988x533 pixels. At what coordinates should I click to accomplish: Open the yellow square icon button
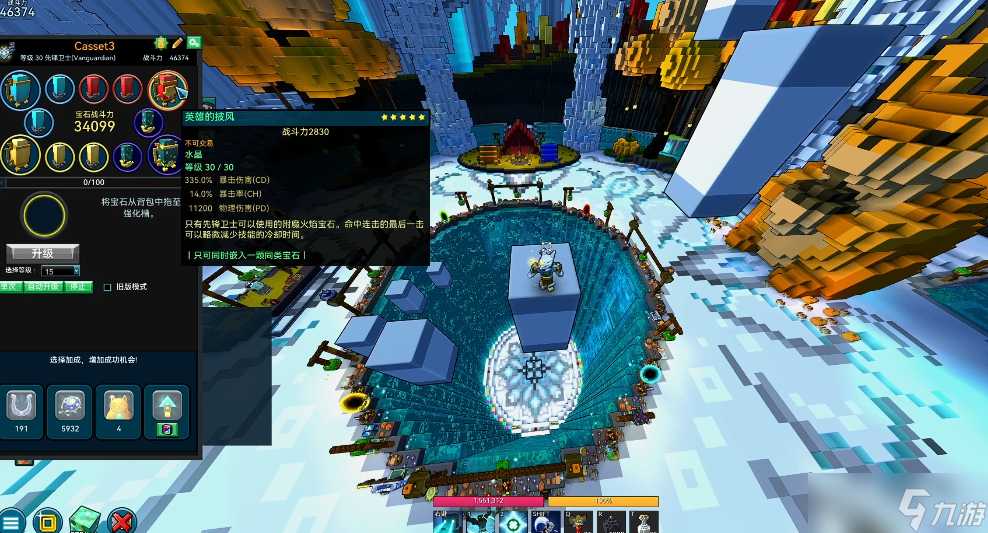pyautogui.click(x=47, y=521)
